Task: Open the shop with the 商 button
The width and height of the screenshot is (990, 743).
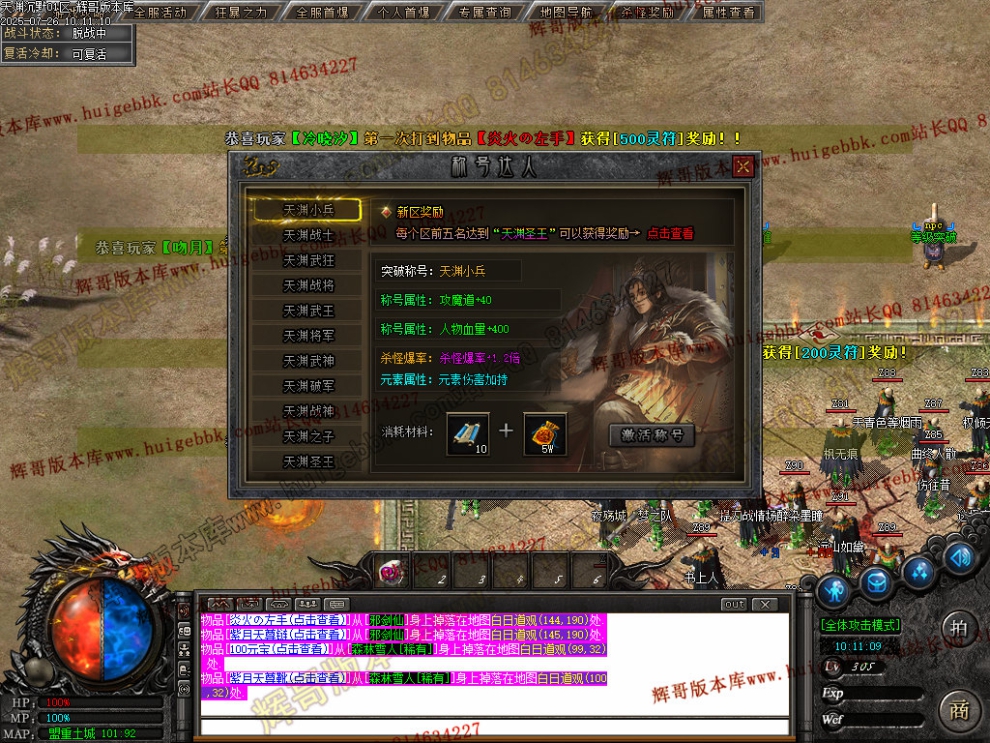Action: click(960, 710)
